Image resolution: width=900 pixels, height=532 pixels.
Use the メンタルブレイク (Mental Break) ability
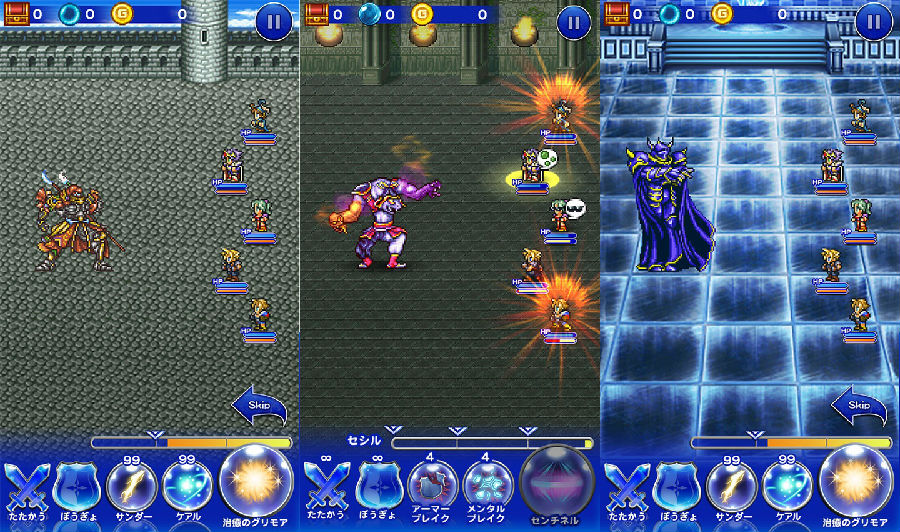(x=488, y=484)
